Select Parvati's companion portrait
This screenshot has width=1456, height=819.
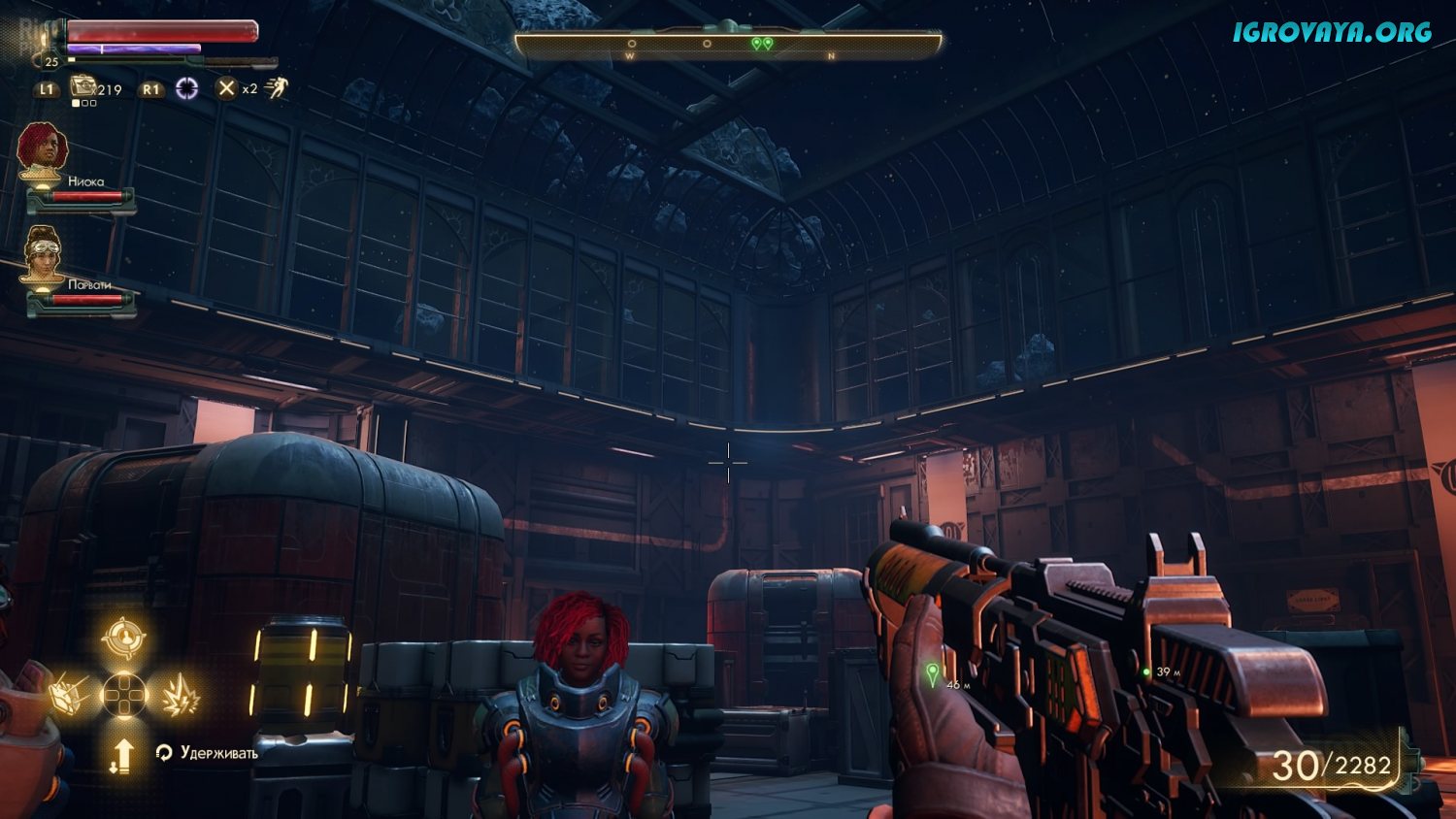tap(43, 254)
